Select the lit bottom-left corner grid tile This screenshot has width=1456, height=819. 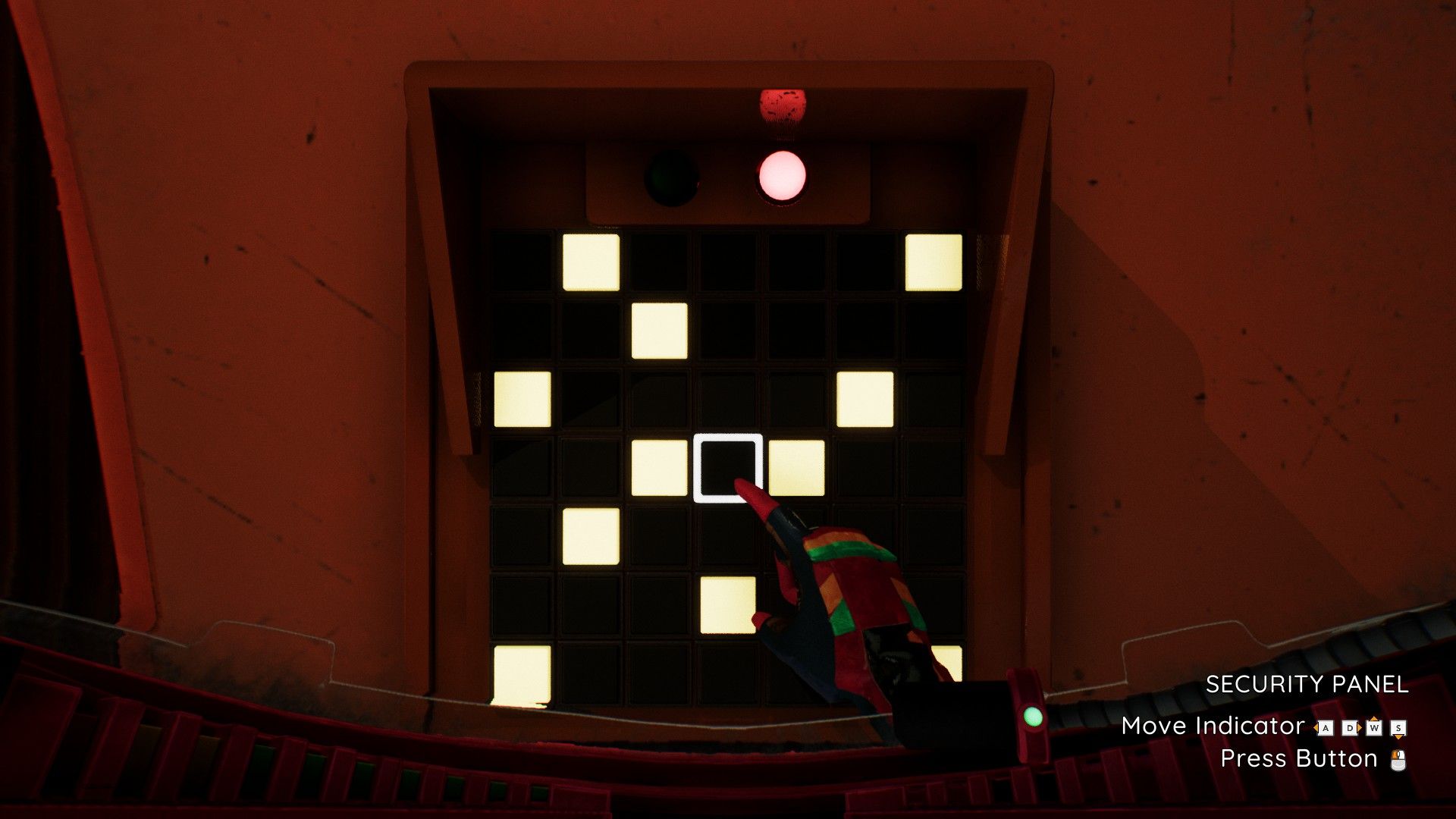click(x=522, y=673)
